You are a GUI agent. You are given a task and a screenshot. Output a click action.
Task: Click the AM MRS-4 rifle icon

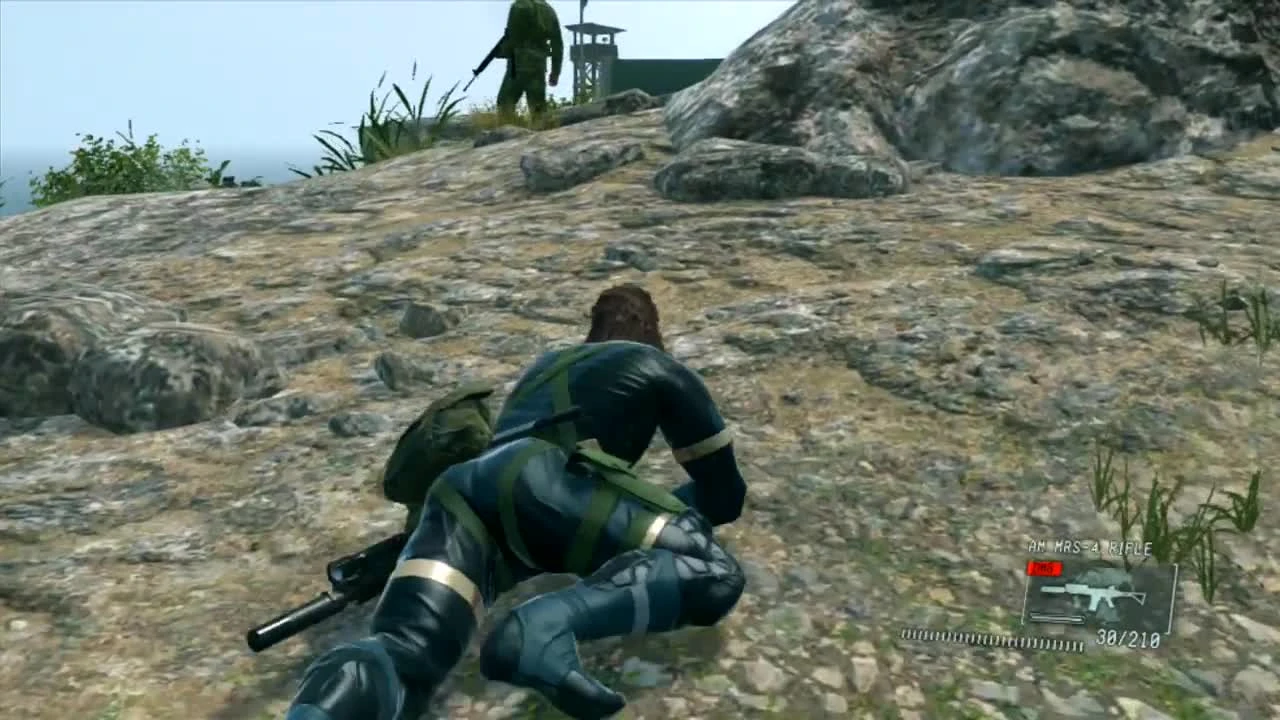tap(1095, 592)
